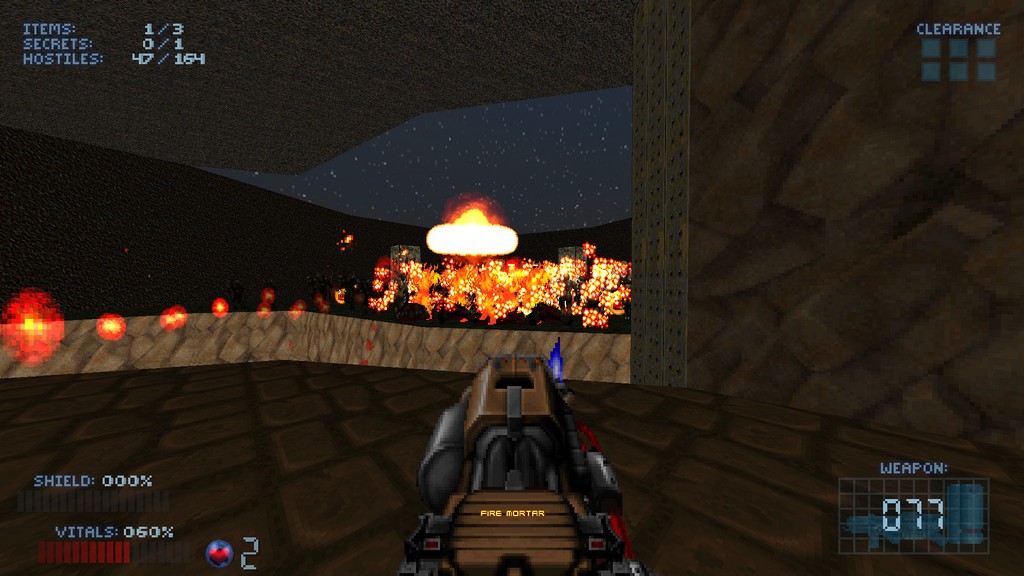Select the Clearance keycard grid
Image resolution: width=1024 pixels, height=576 pixels.
click(x=958, y=59)
